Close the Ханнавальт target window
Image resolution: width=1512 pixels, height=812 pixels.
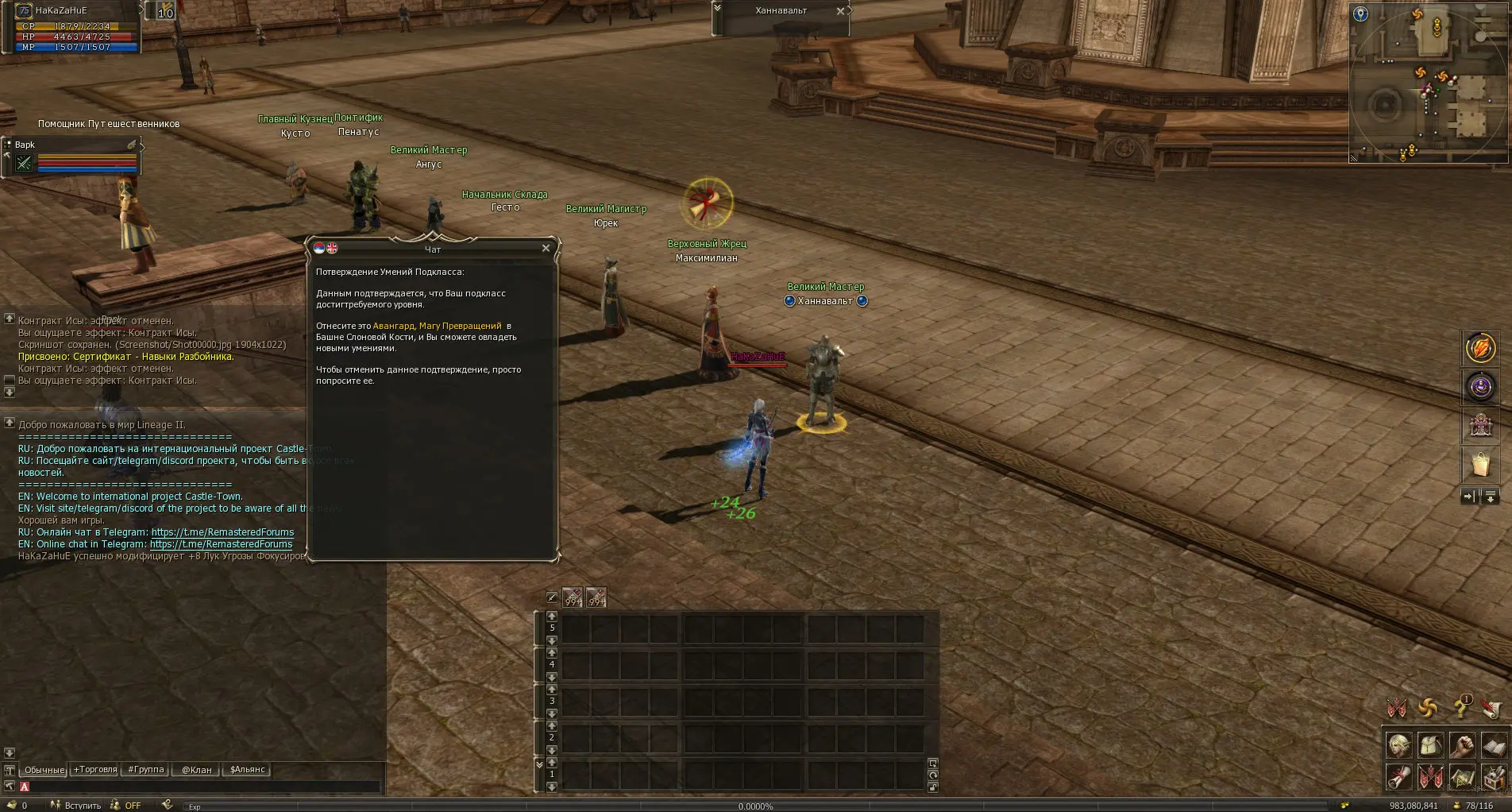click(x=840, y=11)
